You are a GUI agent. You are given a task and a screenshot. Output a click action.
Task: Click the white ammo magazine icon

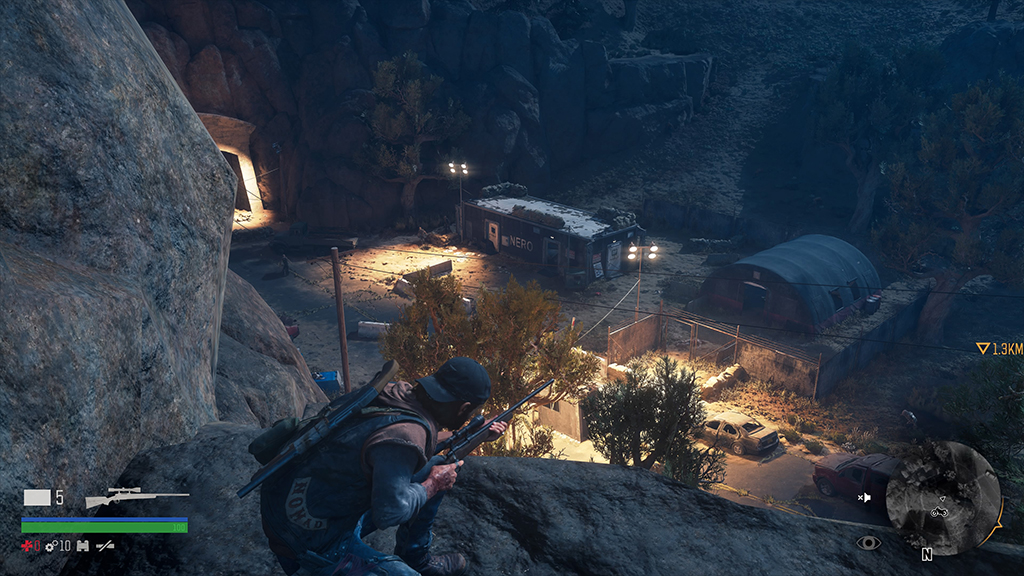pyautogui.click(x=37, y=498)
